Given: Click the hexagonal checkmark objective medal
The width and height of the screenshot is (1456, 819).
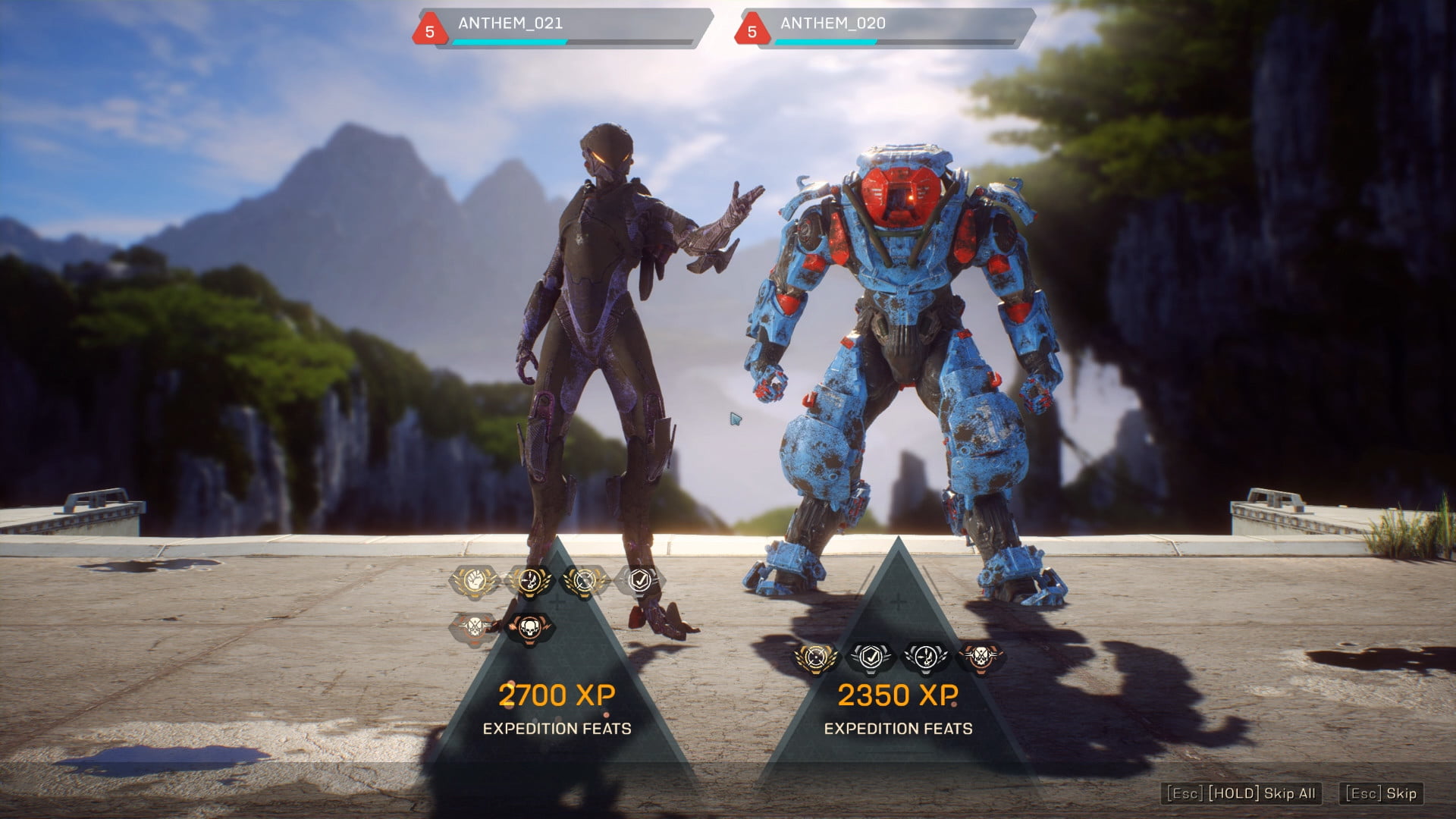Looking at the screenshot, I should 639,581.
